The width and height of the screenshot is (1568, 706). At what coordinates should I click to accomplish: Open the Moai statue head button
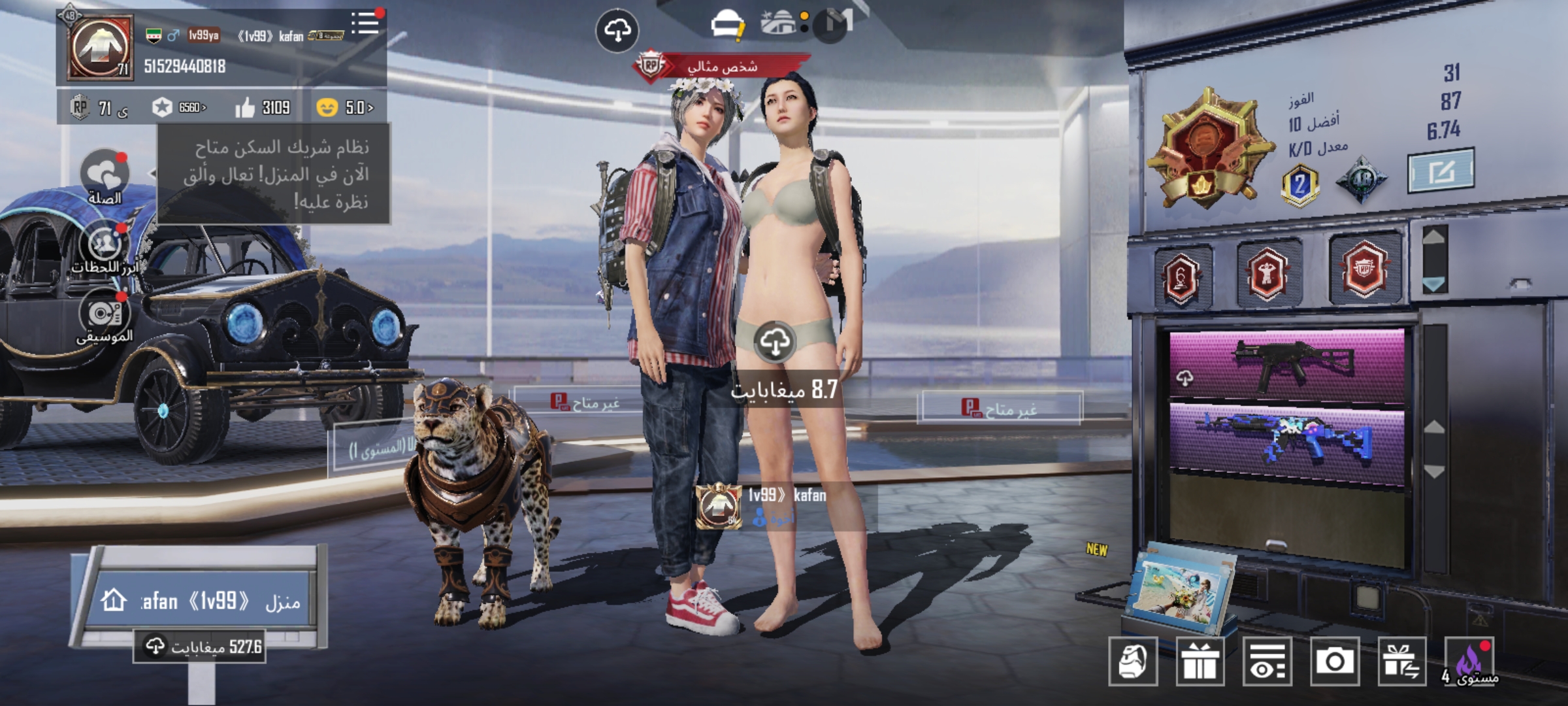[x=1133, y=662]
